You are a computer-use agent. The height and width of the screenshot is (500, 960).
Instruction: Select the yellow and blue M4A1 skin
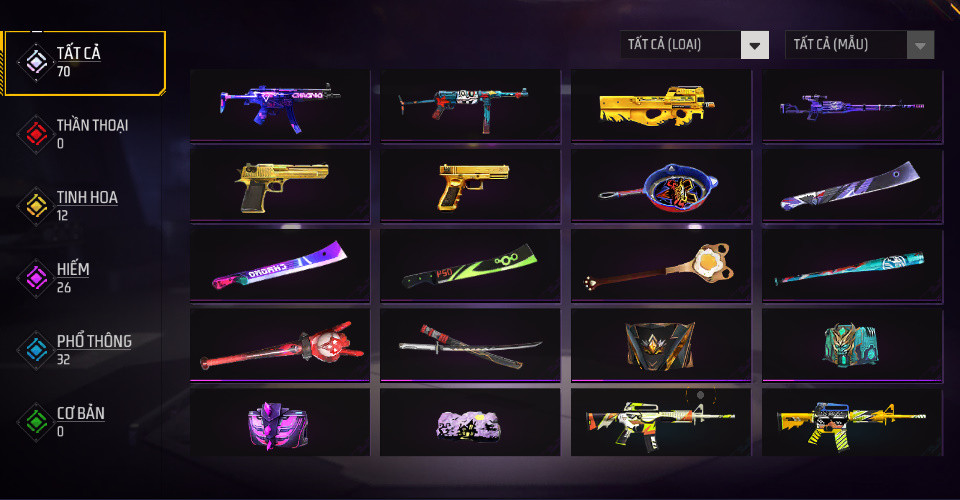click(851, 422)
